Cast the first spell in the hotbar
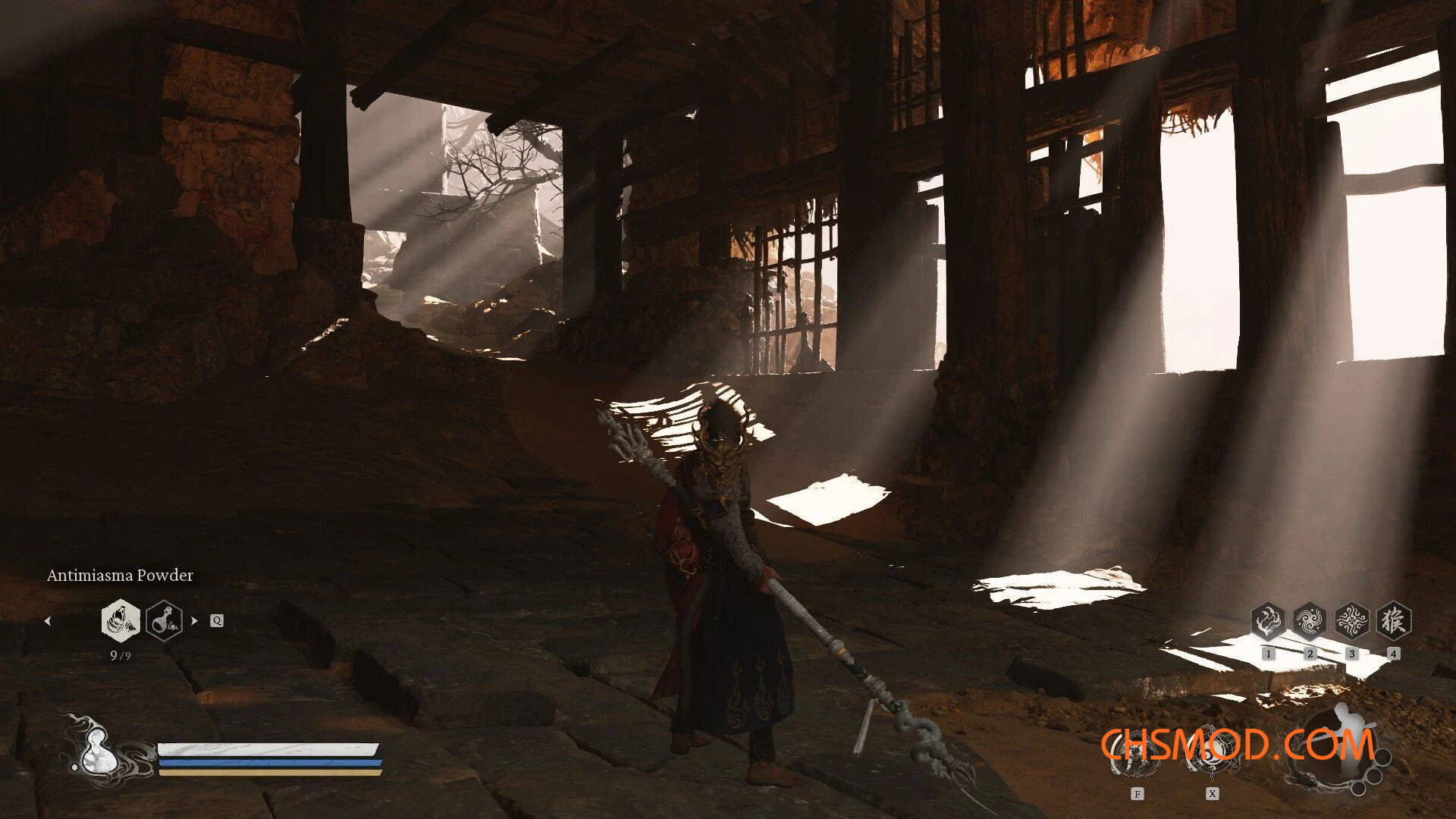1456x819 pixels. tap(1269, 619)
